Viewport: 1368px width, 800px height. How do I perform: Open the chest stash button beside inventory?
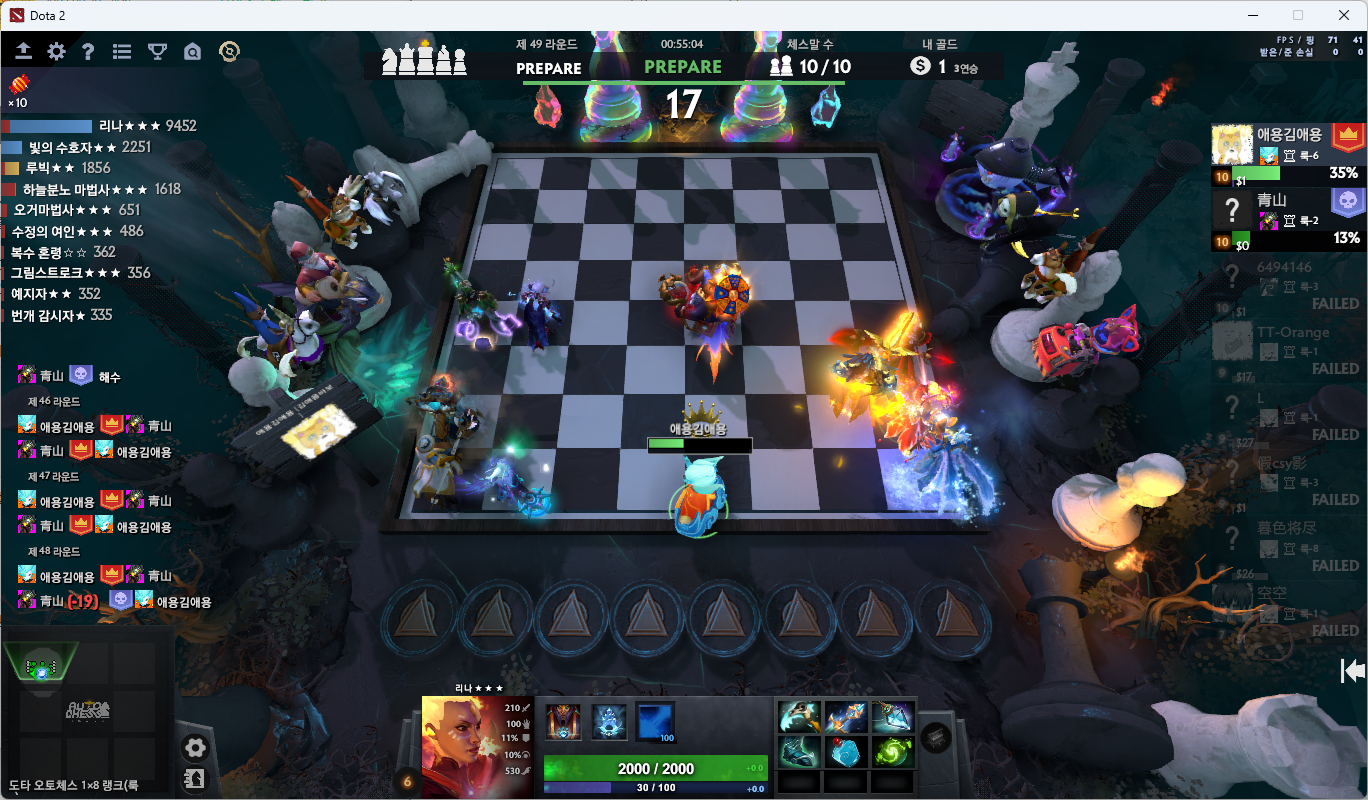pos(936,737)
